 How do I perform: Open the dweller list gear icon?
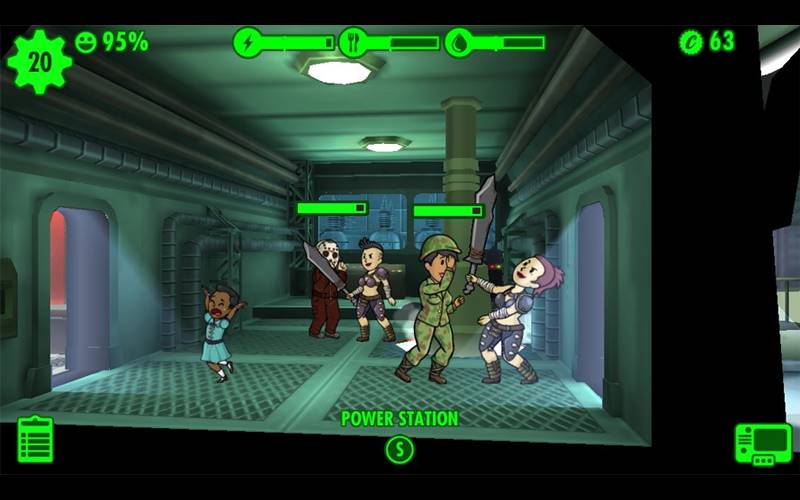tap(39, 61)
